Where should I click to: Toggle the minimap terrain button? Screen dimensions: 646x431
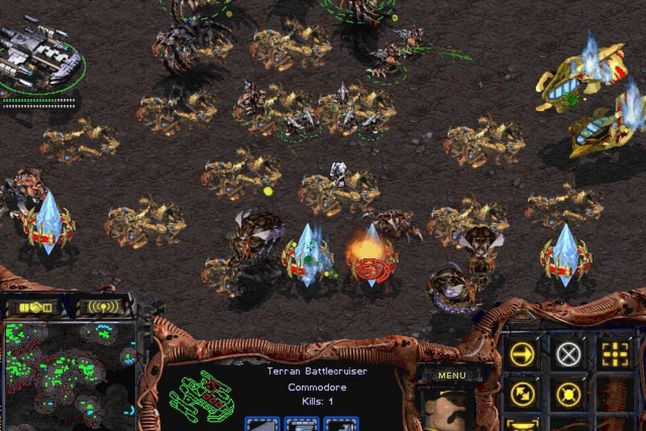point(31,306)
